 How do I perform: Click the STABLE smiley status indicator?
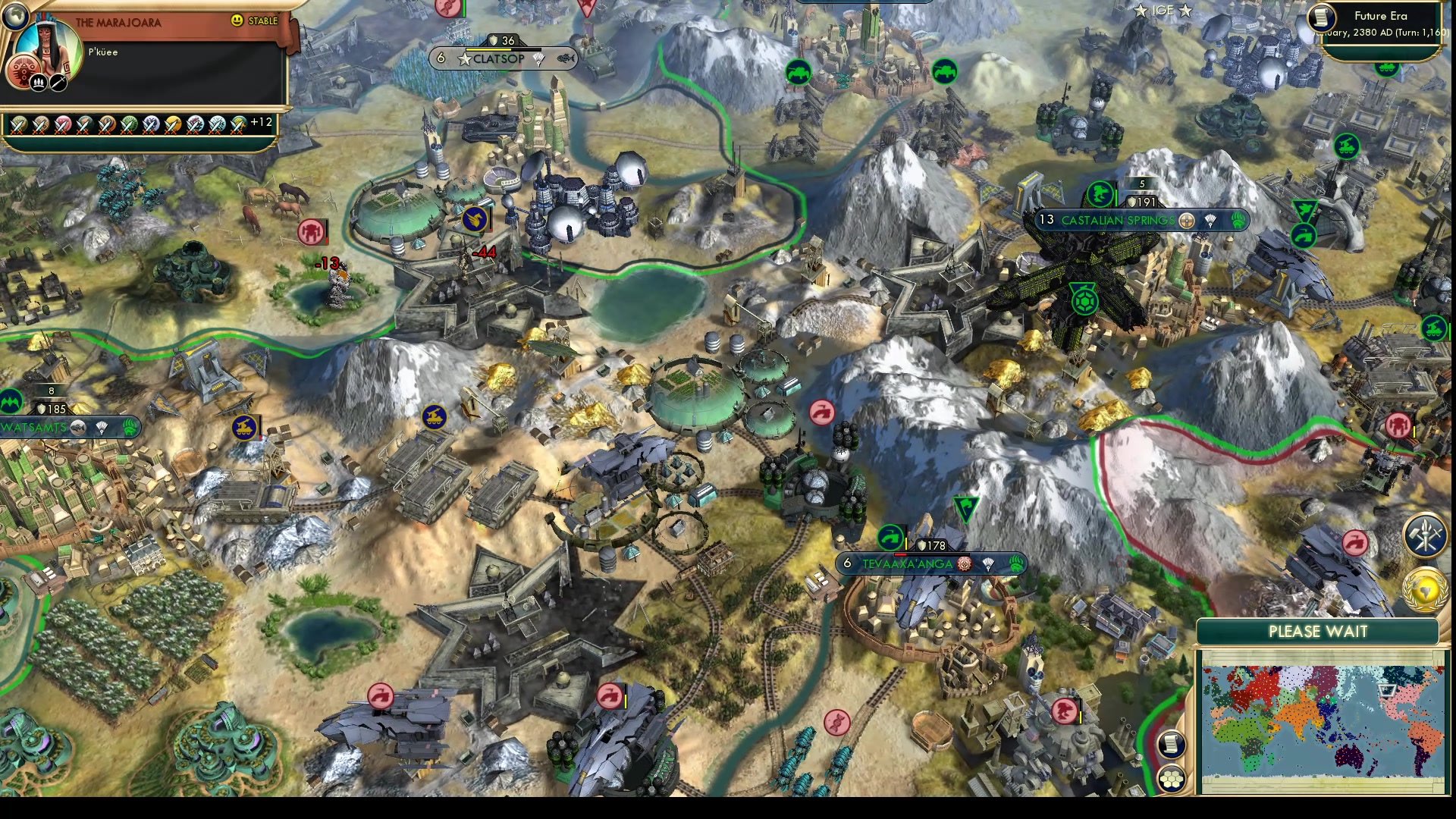coord(237,20)
